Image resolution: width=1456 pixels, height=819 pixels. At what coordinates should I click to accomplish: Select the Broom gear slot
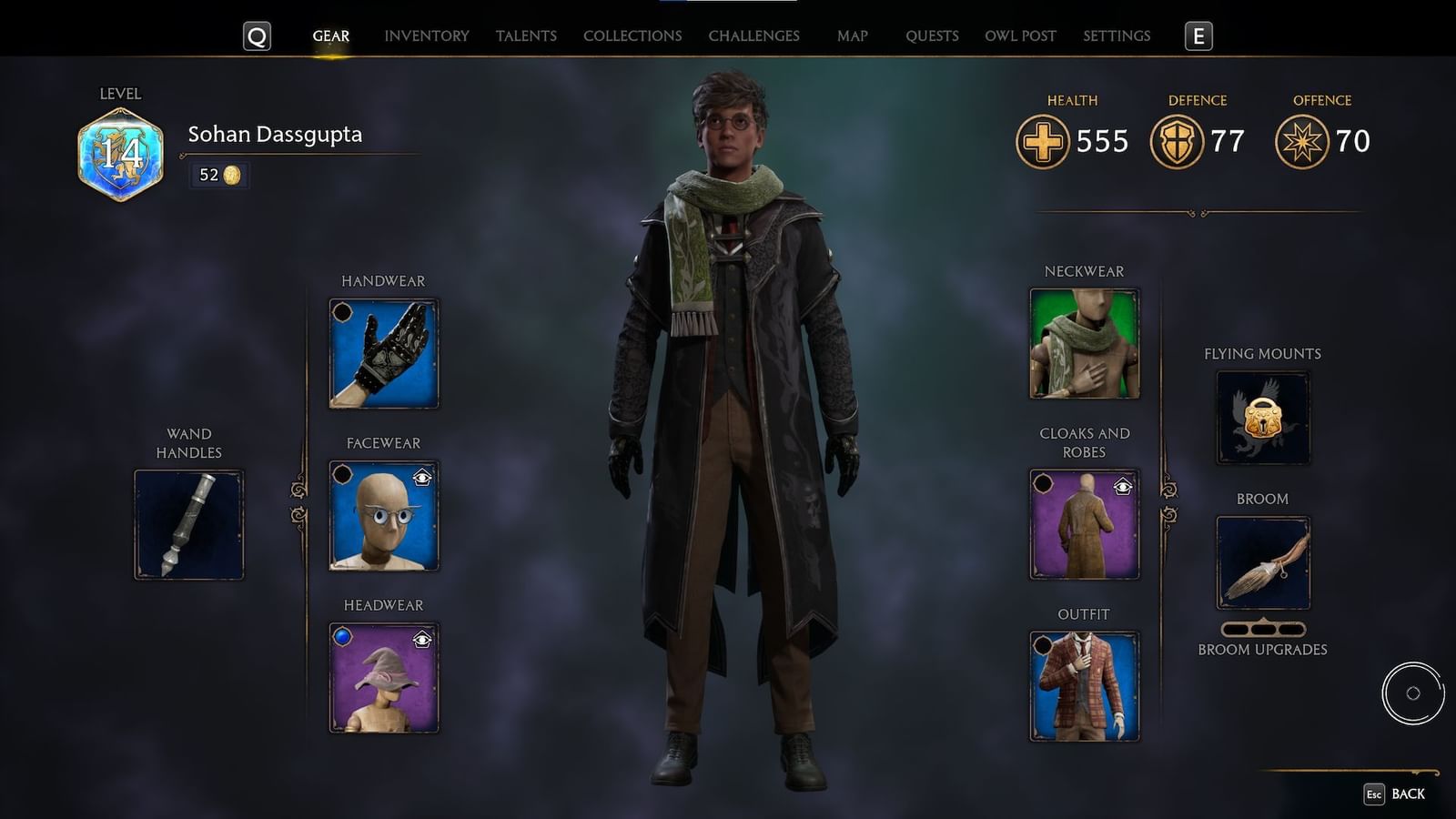[1263, 561]
